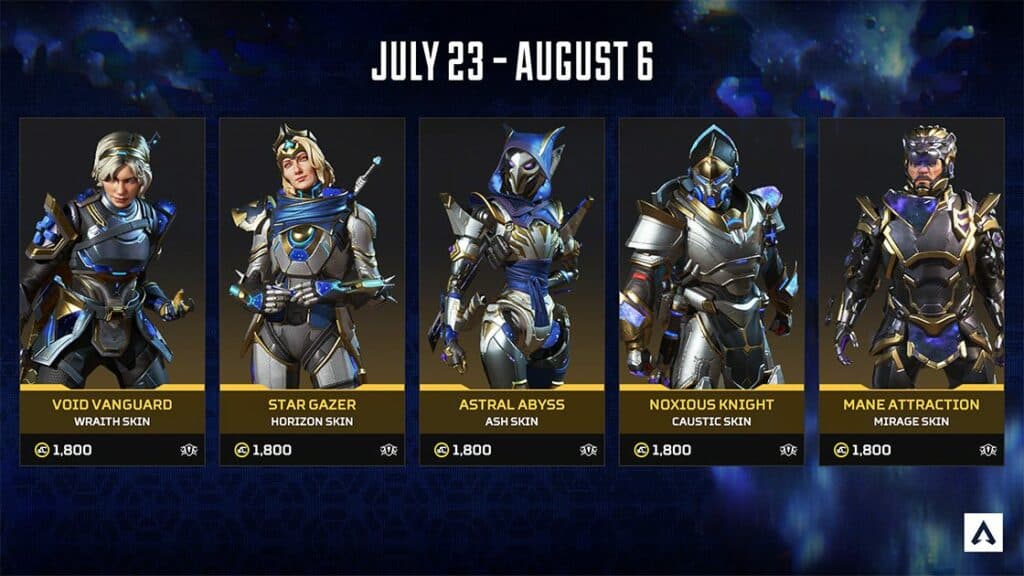Select the Mane Attraction Mirage skin card

pyautogui.click(x=912, y=290)
